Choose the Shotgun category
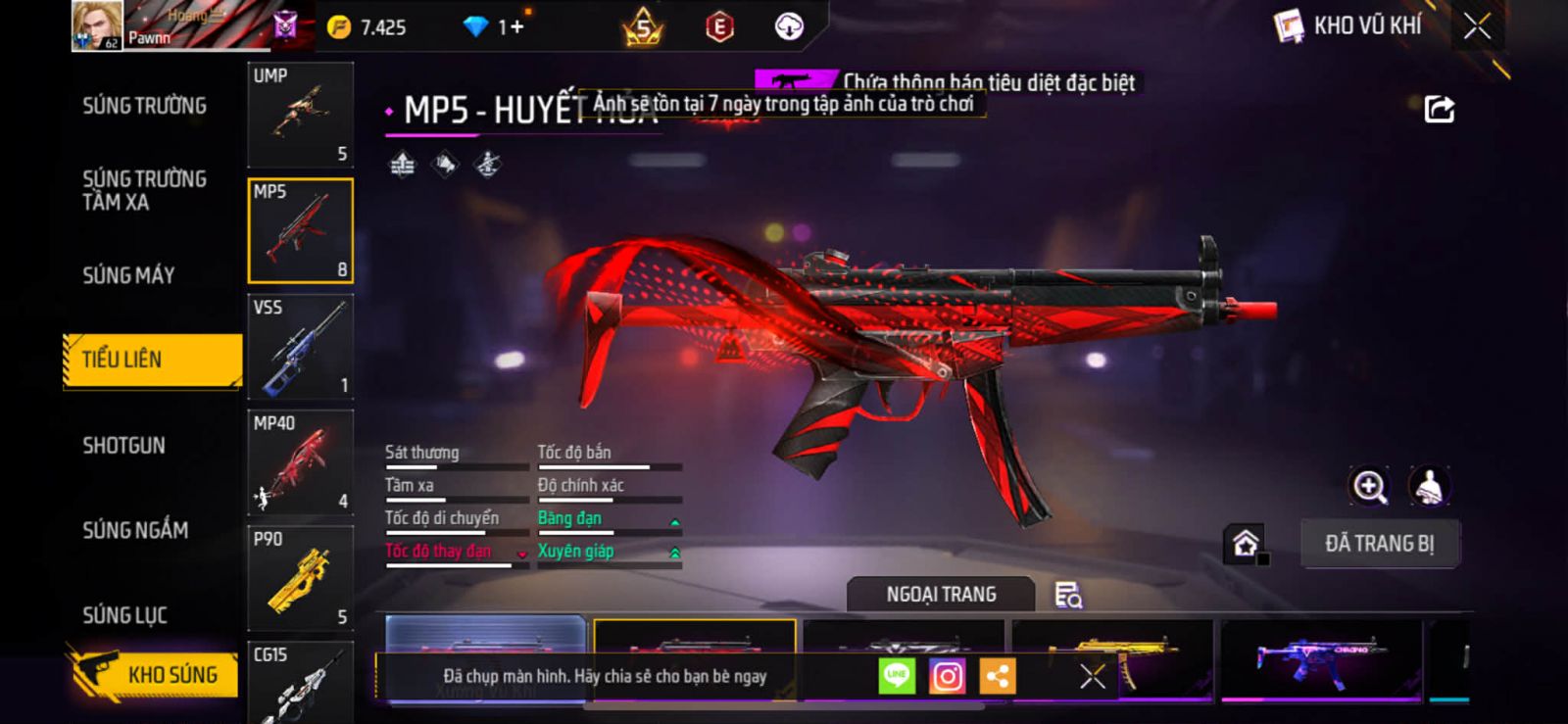 click(x=123, y=446)
